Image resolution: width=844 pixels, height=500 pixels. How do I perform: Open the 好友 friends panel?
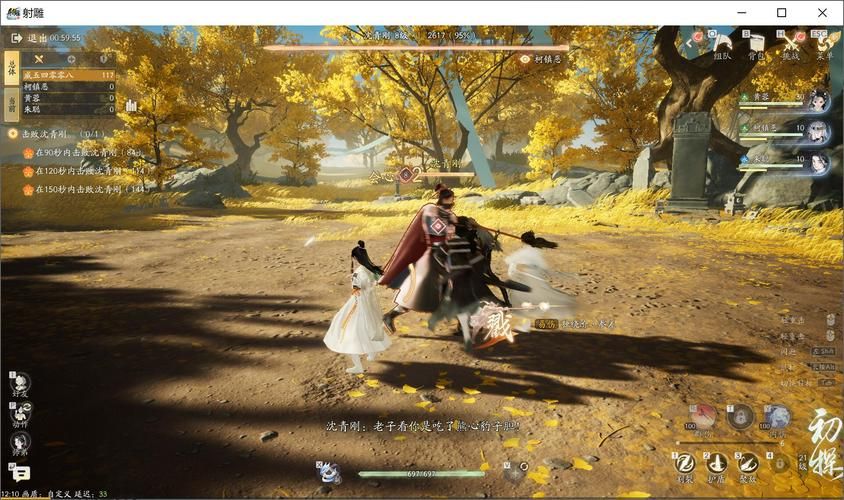click(x=20, y=384)
